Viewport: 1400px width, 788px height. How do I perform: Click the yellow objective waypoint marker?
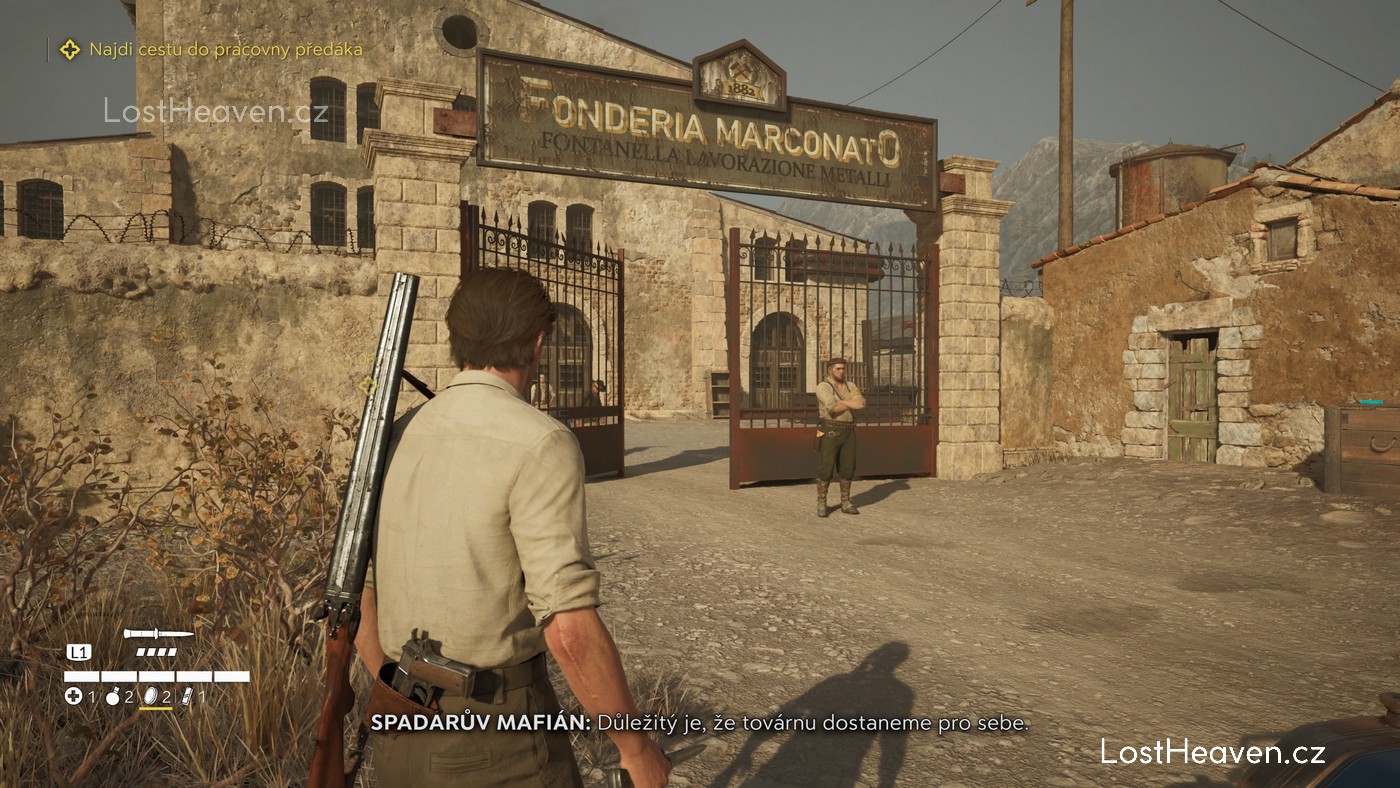point(367,385)
